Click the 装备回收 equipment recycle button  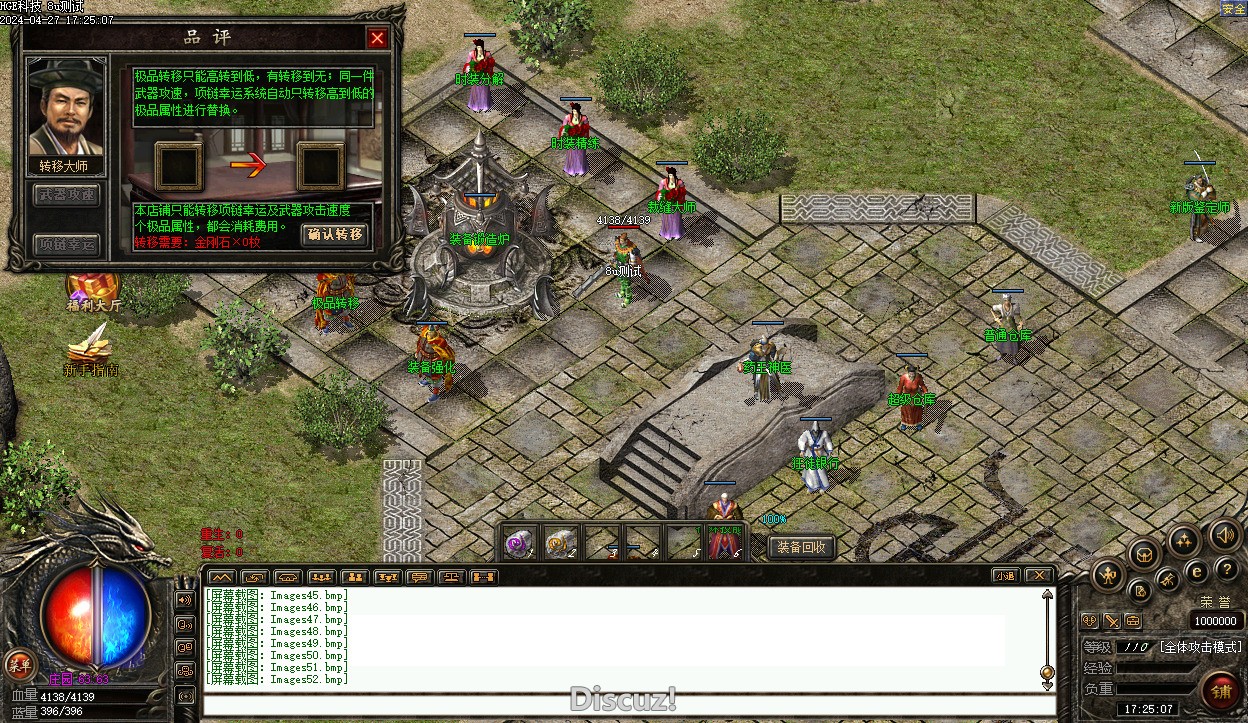pyautogui.click(x=801, y=547)
